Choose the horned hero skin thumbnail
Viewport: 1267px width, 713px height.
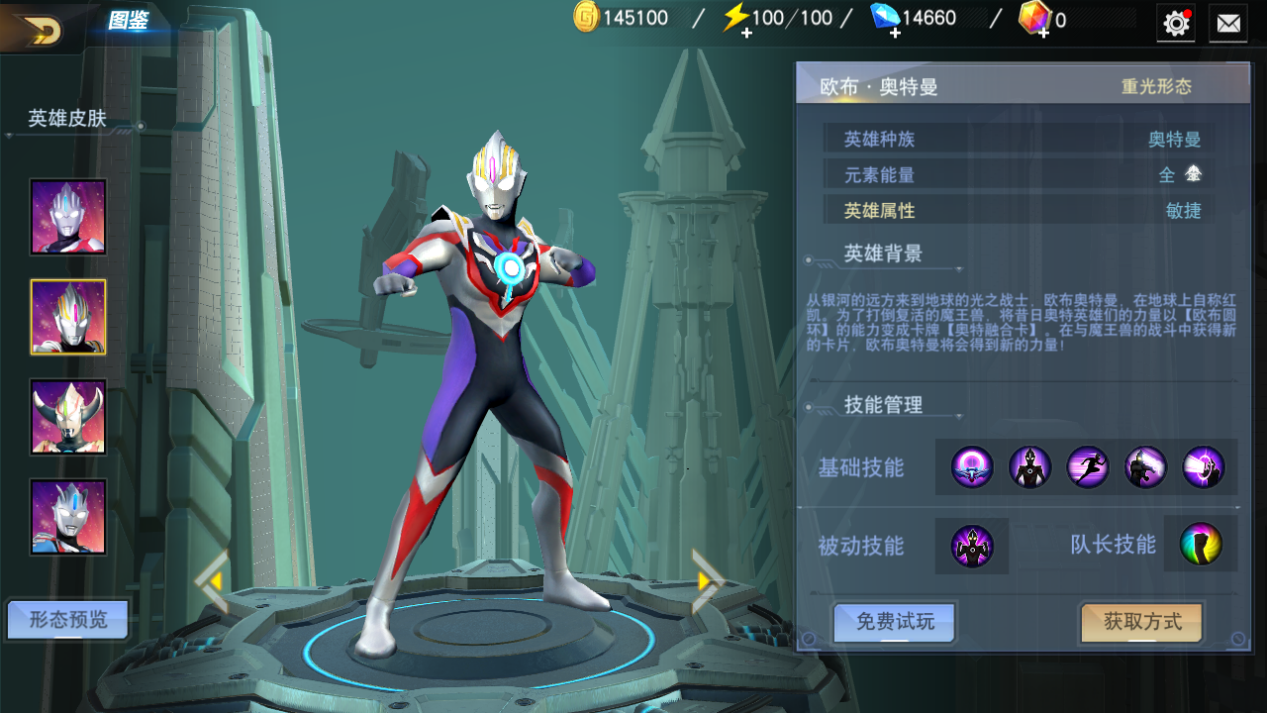coord(68,416)
